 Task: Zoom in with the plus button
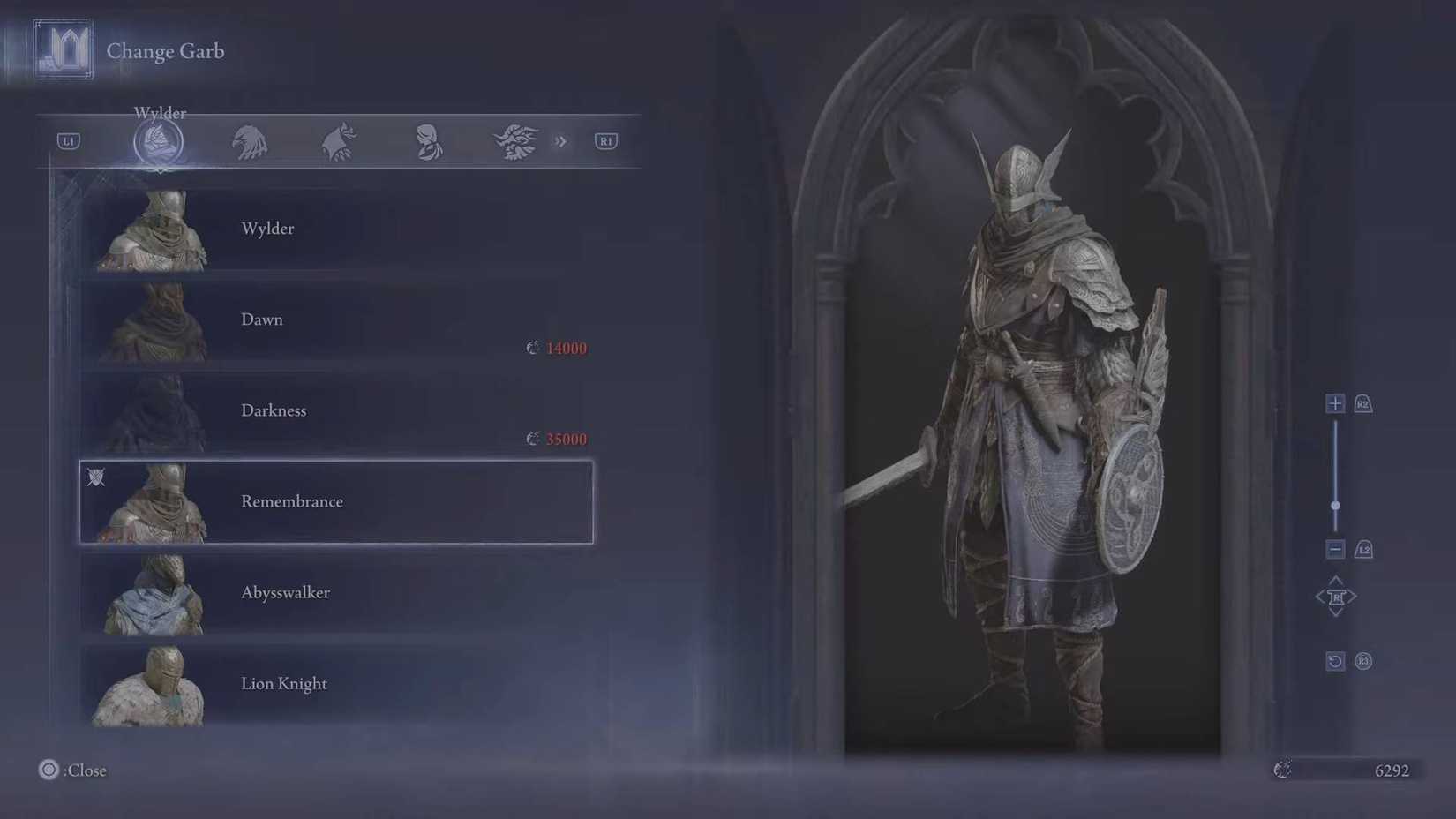(x=1335, y=403)
